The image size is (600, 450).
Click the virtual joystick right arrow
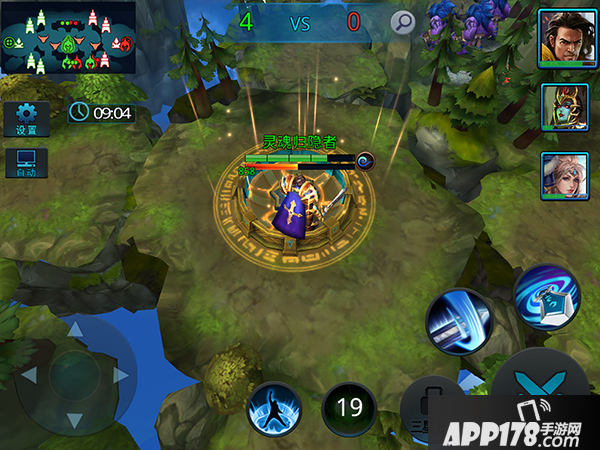122,376
